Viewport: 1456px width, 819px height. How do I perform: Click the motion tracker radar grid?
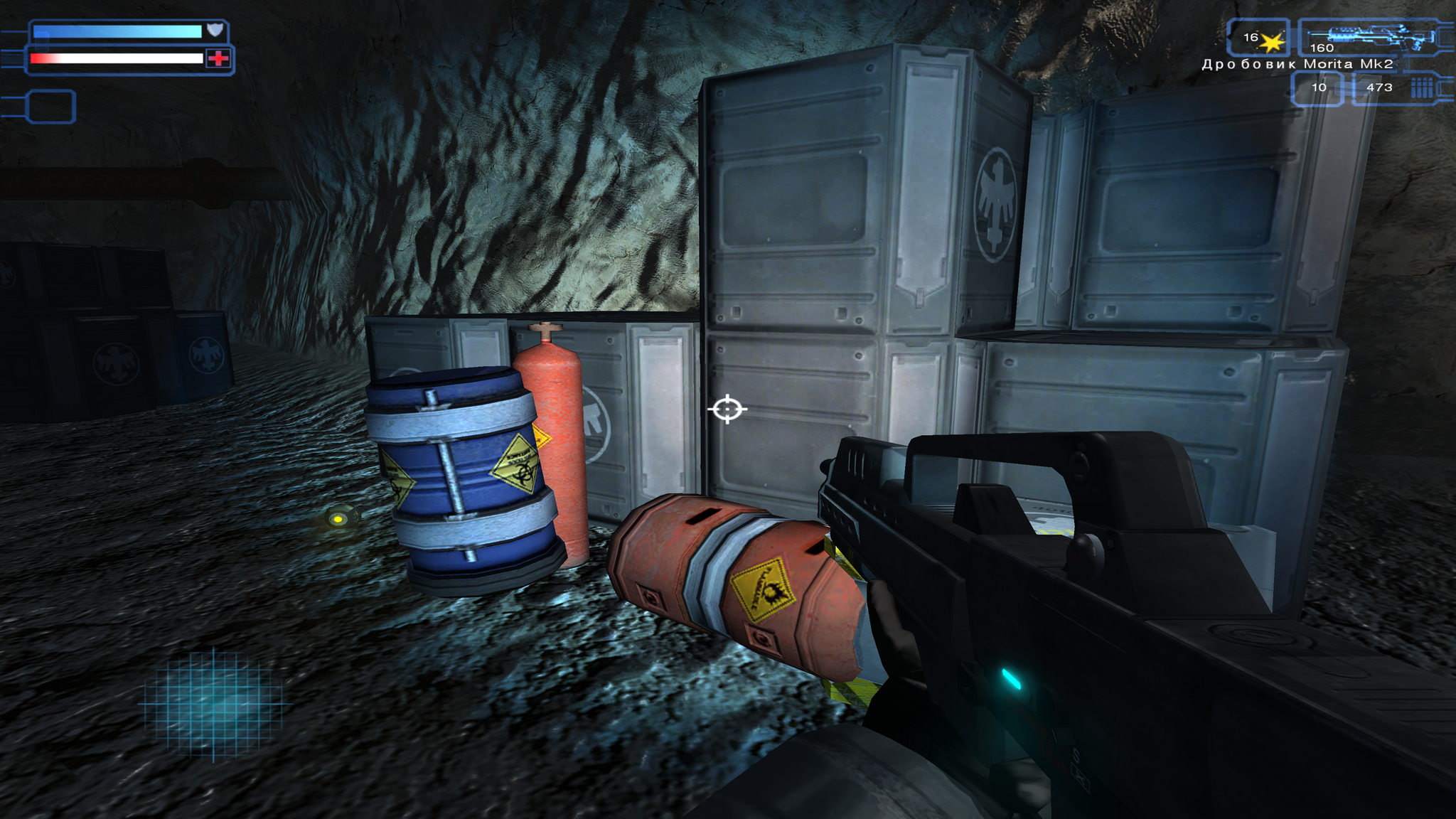[x=213, y=702]
